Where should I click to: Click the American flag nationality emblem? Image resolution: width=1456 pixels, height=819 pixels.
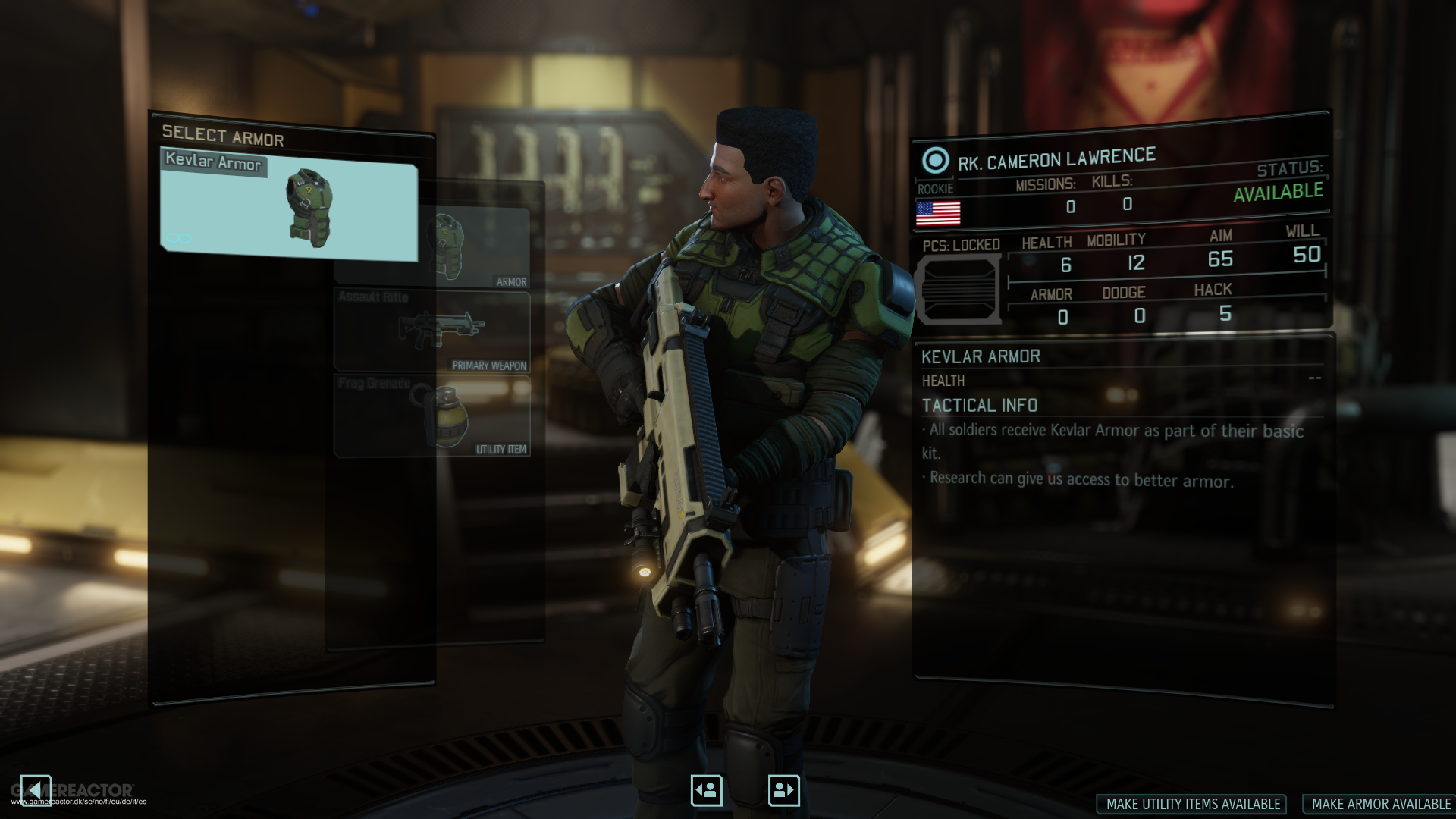pyautogui.click(x=937, y=214)
